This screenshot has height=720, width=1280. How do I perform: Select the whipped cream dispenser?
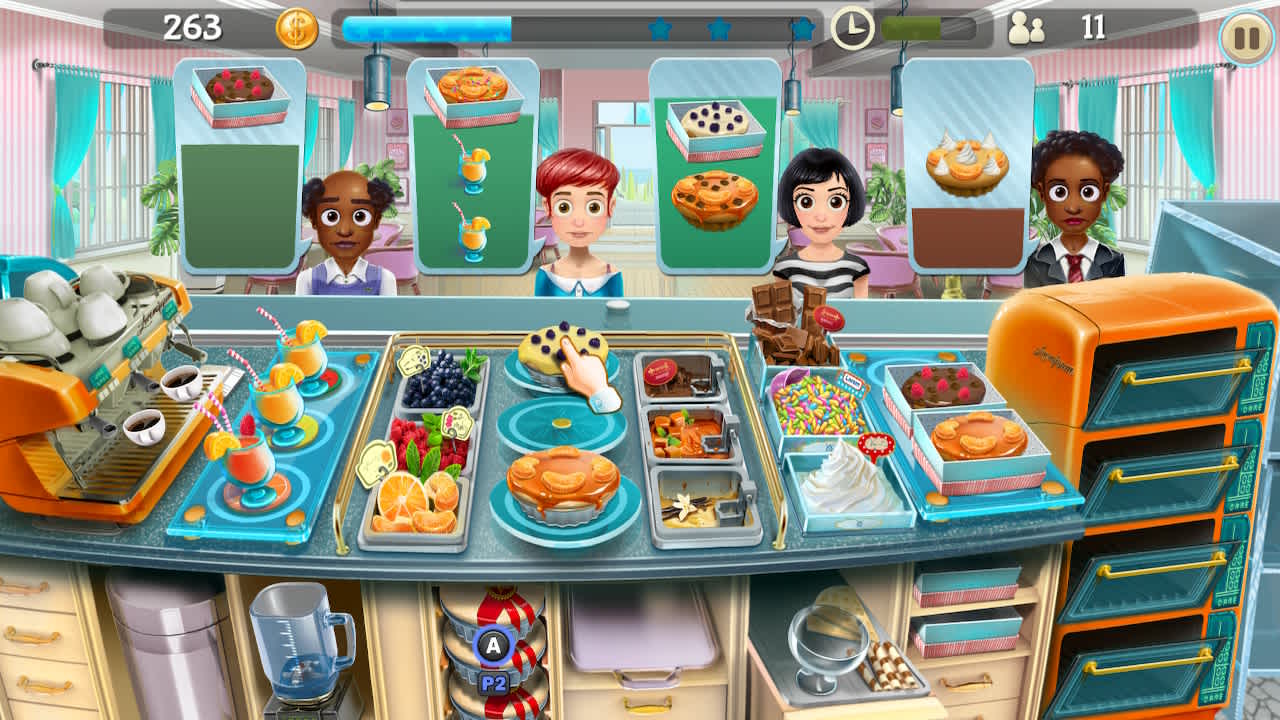coord(845,480)
